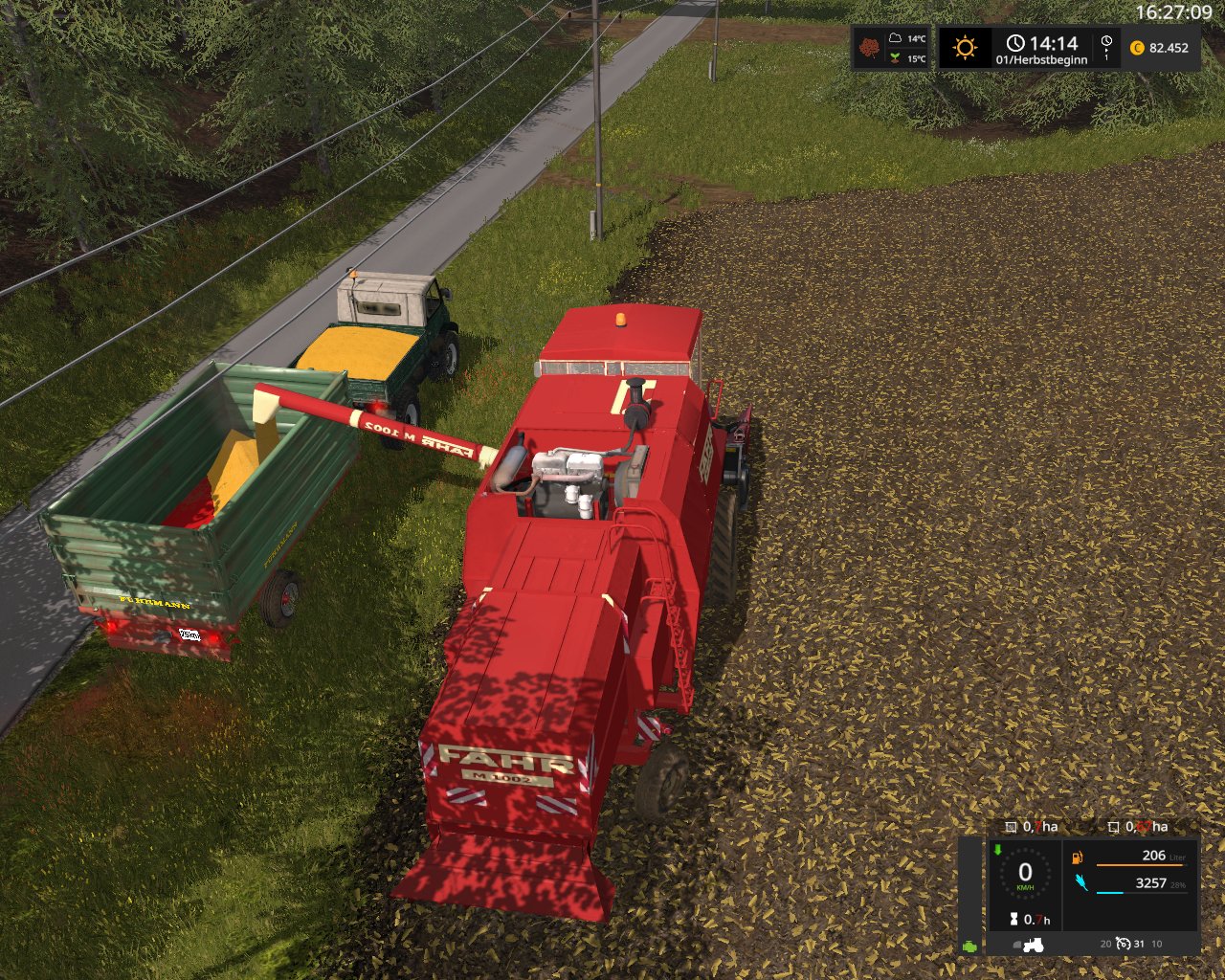Image resolution: width=1225 pixels, height=980 pixels.
Task: Click the small time-scale clock icon
Action: pyautogui.click(x=1106, y=42)
